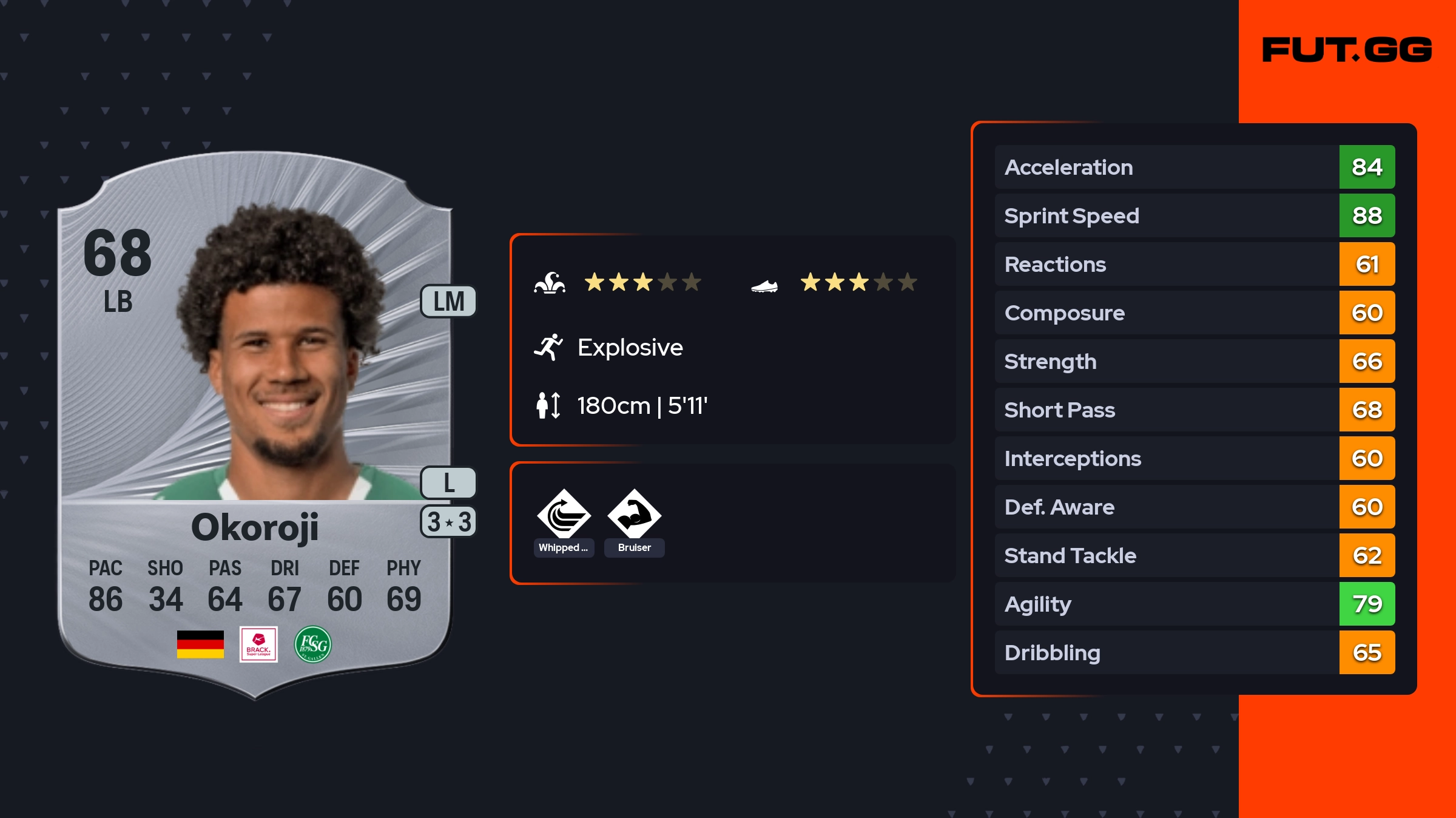
Task: Click the St. Gallen club badge
Action: (x=312, y=644)
